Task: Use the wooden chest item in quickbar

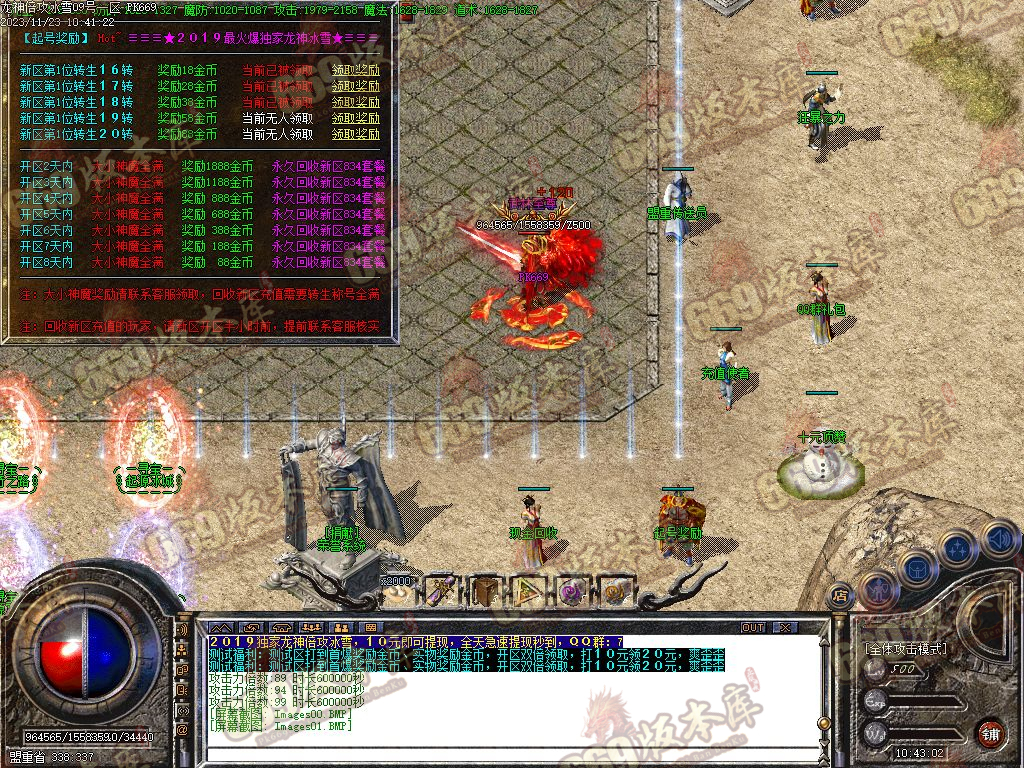Action: coord(486,591)
